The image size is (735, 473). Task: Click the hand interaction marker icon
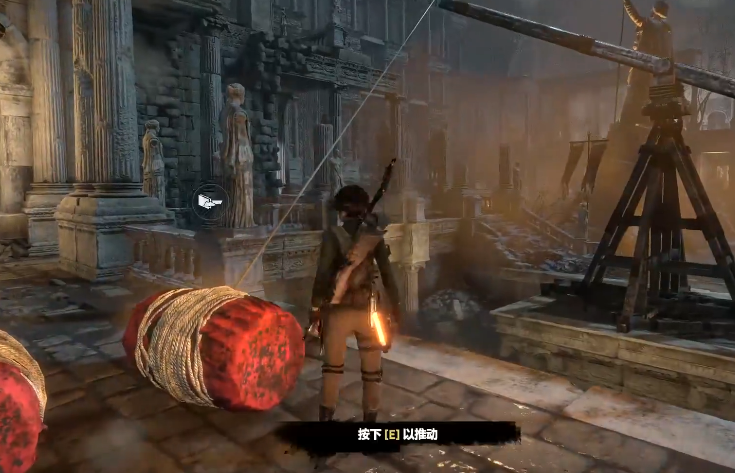209,202
